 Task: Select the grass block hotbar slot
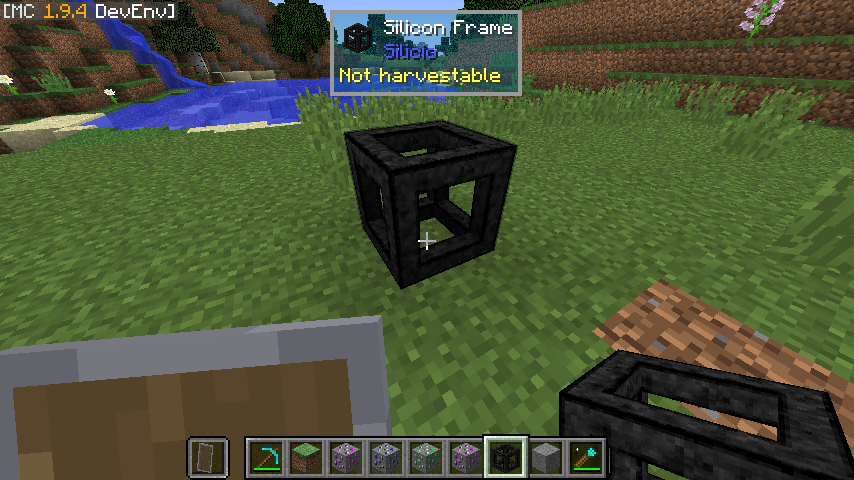tap(305, 457)
